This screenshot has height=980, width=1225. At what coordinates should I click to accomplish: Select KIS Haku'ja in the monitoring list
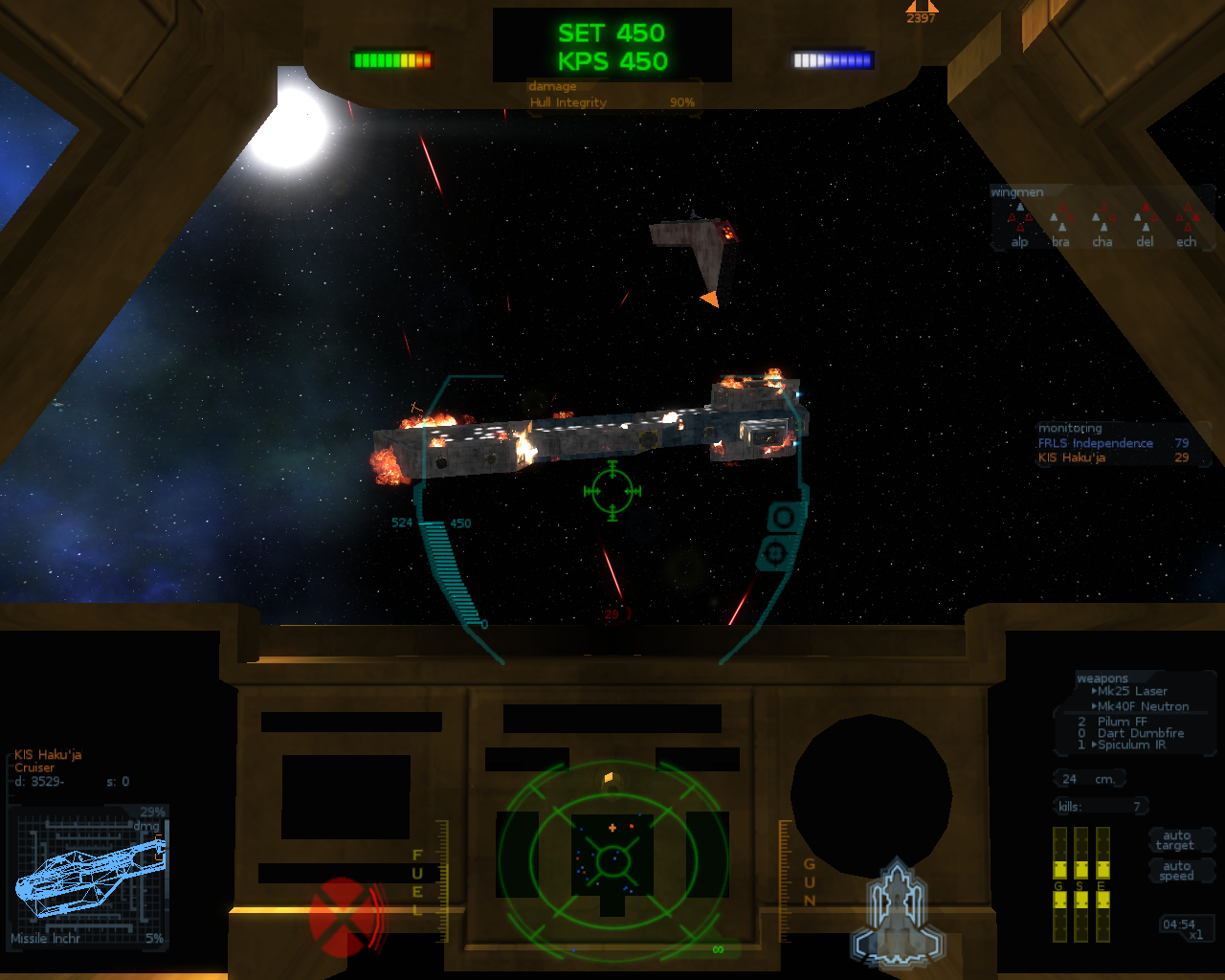[x=1071, y=457]
